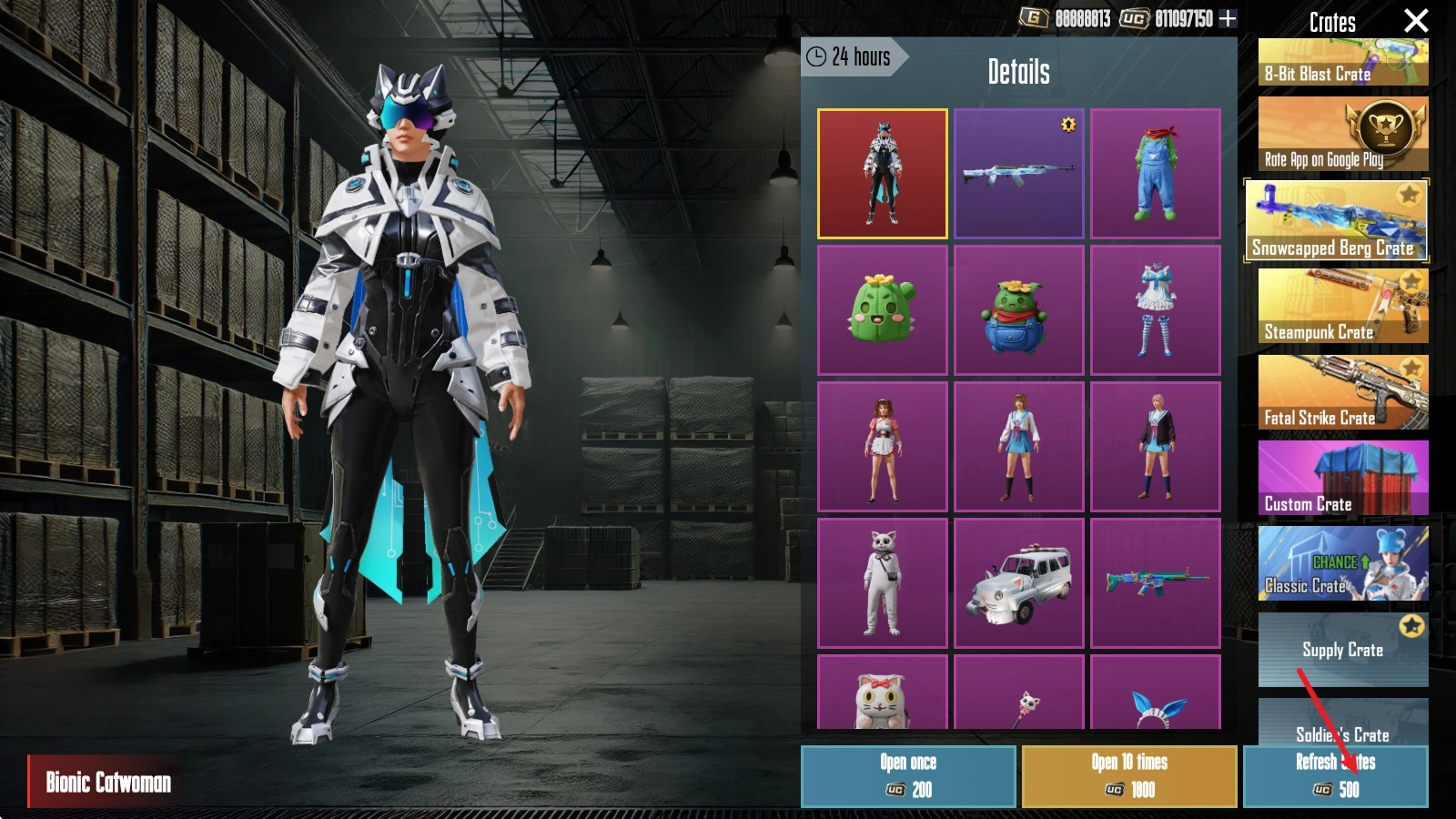The width and height of the screenshot is (1456, 819).
Task: Choose Rate App on Google Play
Action: pyautogui.click(x=1343, y=135)
